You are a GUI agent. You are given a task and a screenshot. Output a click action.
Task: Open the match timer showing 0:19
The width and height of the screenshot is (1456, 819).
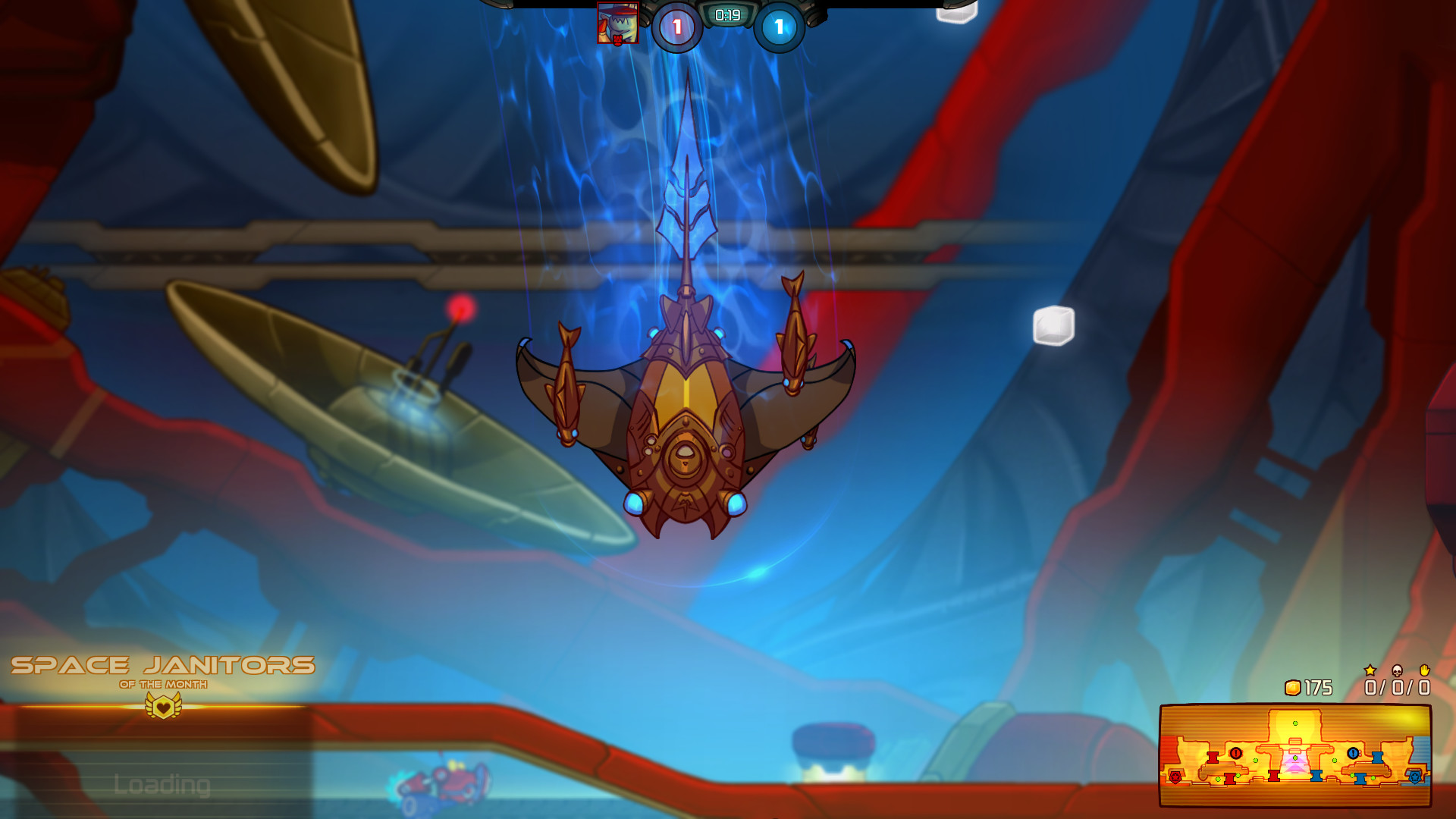coord(727,15)
